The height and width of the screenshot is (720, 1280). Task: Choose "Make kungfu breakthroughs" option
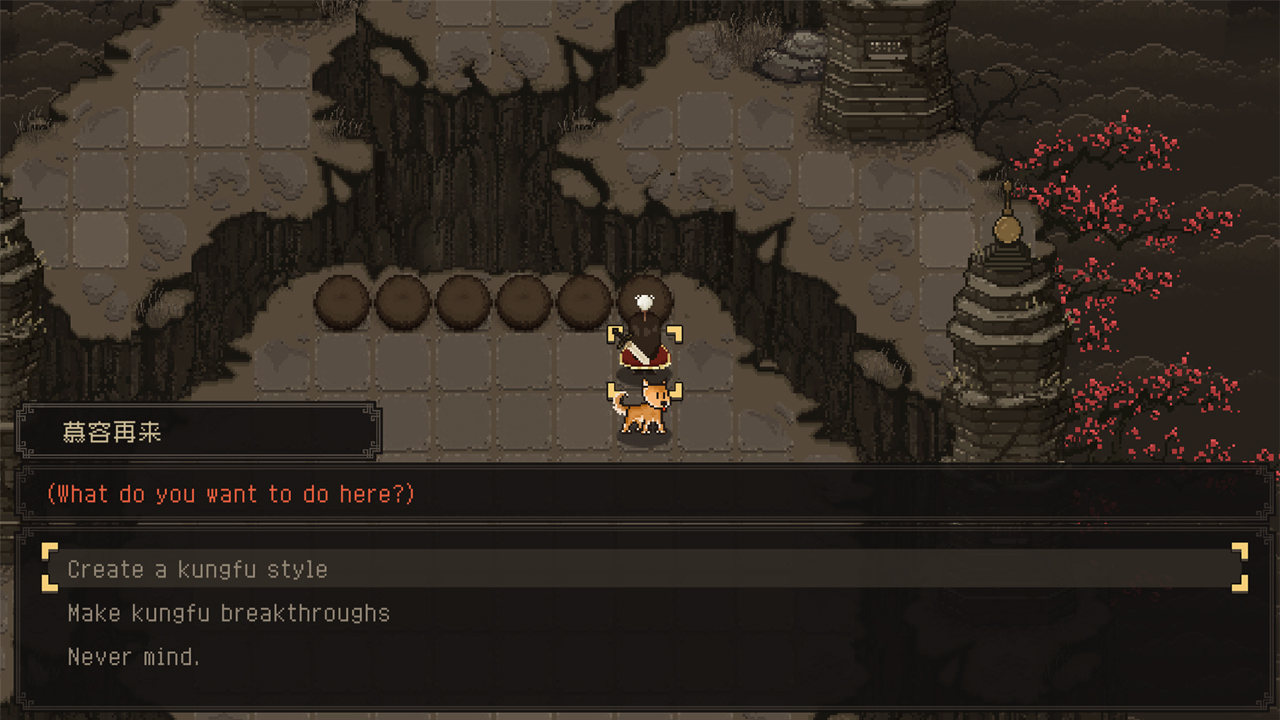228,613
